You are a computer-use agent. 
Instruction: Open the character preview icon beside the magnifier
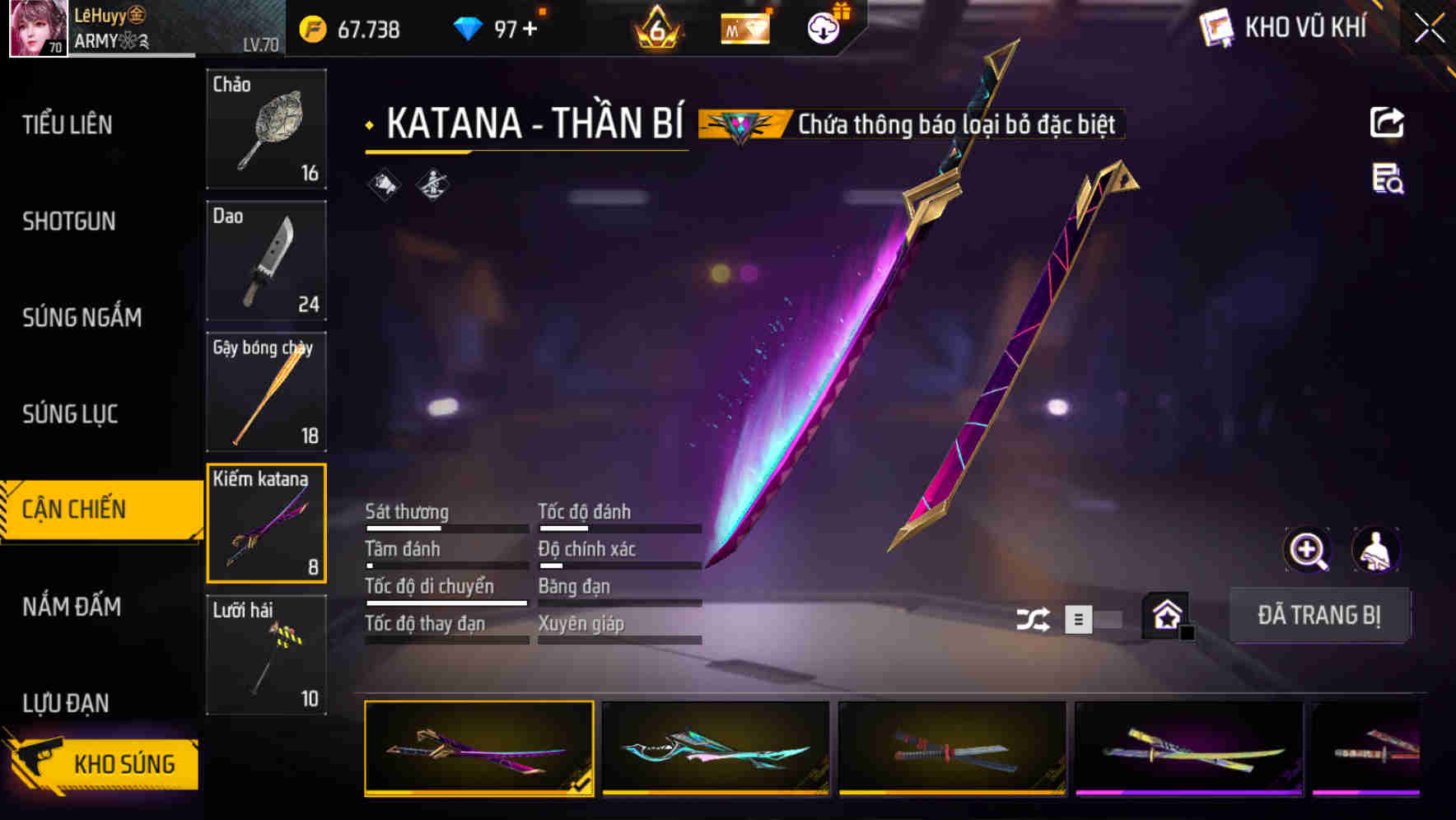(1375, 550)
